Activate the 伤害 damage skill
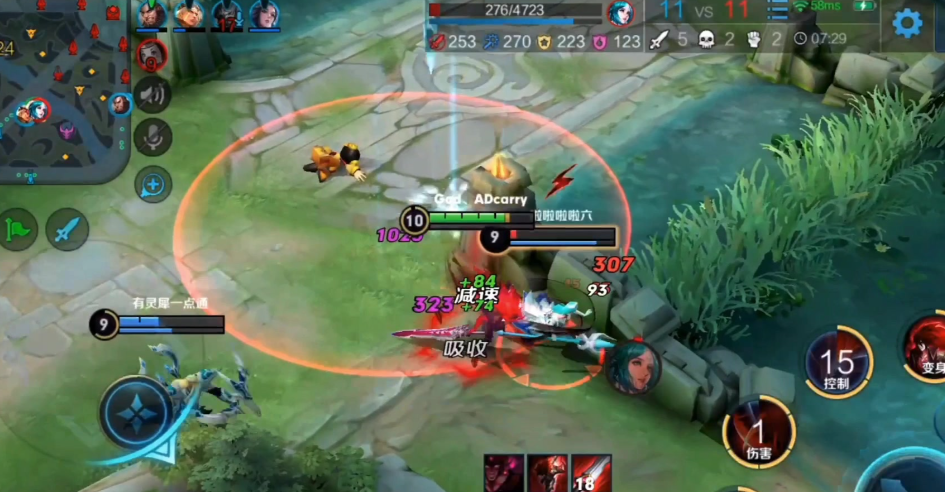 pyautogui.click(x=759, y=433)
